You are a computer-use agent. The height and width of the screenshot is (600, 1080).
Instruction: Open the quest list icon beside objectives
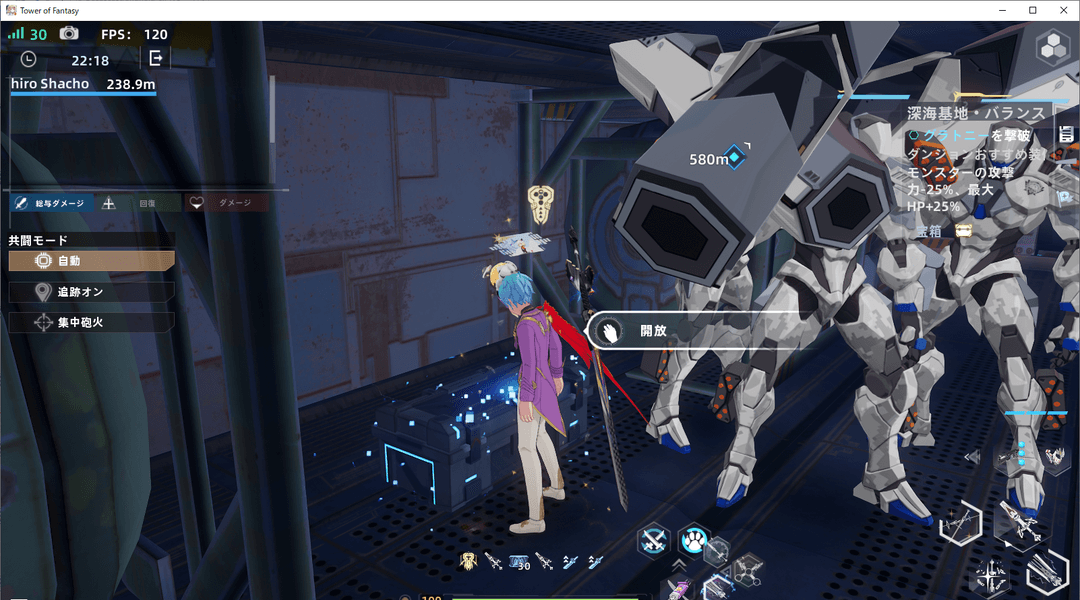point(1066,134)
